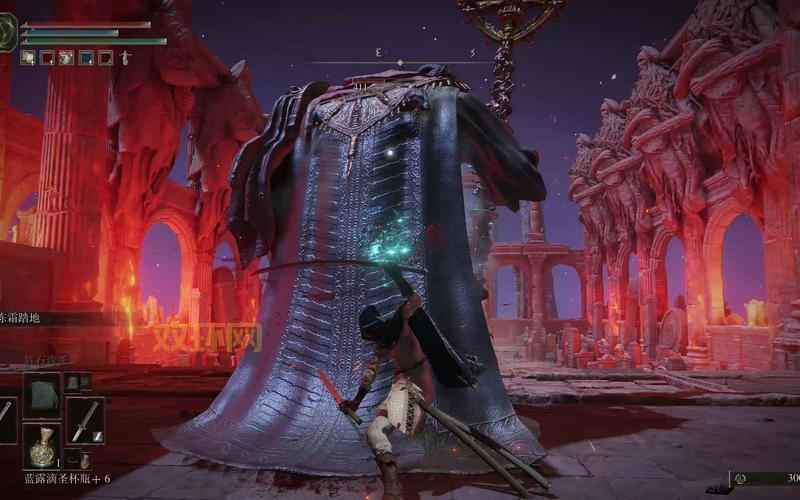800x500 pixels.
Task: Select the Cerulean Tears flask quick slot
Action: [42, 446]
